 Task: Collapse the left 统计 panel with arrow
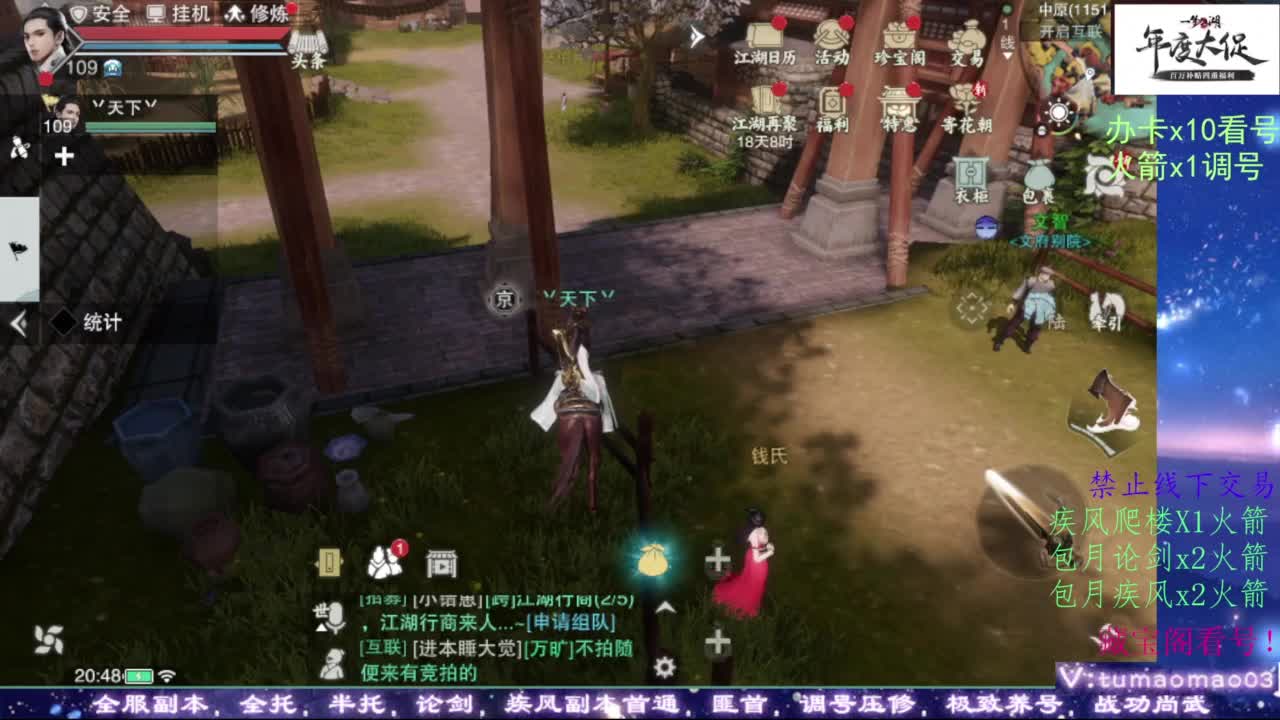17,322
